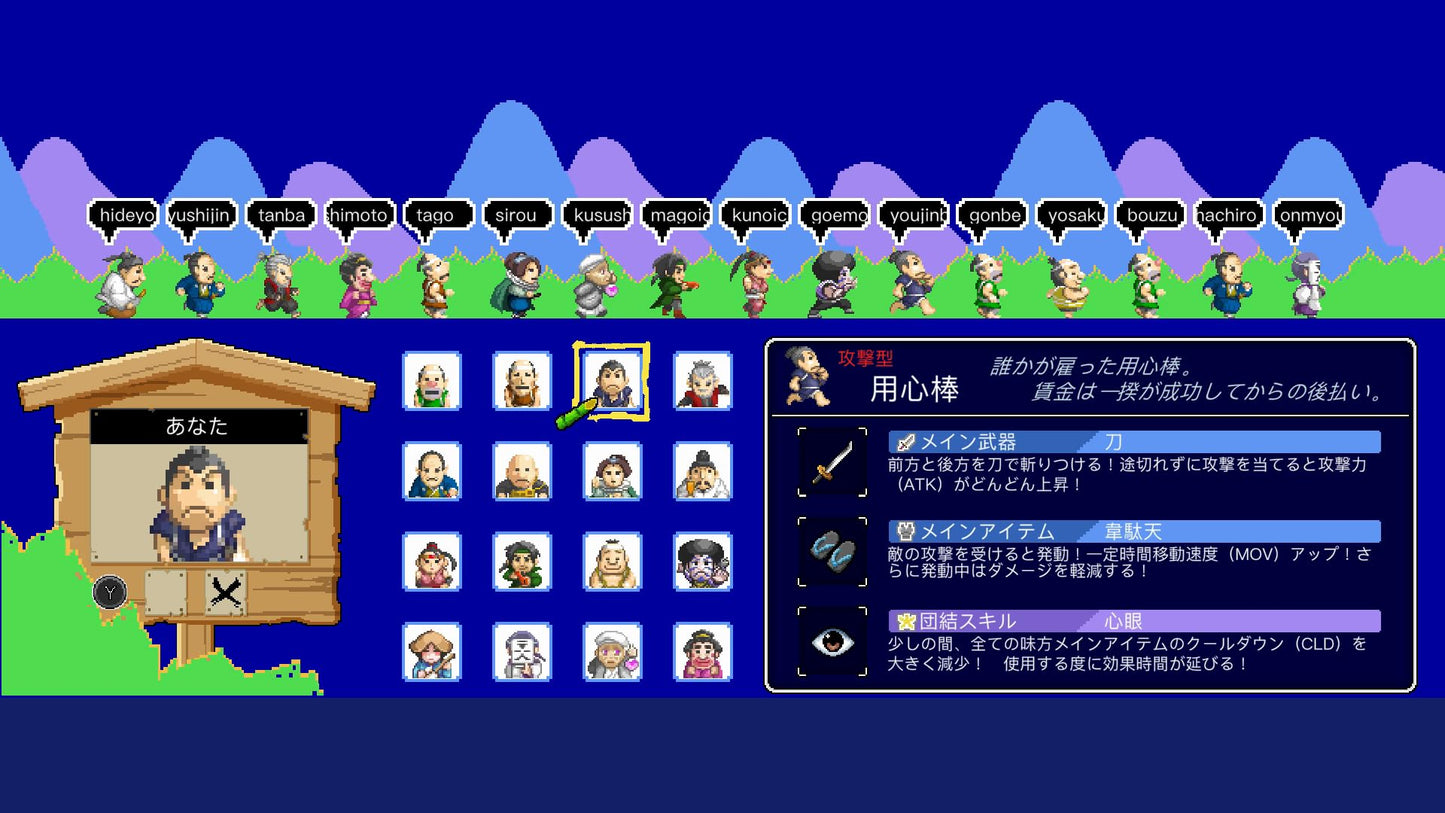
Task: Click the kunoichi name bubble
Action: click(x=758, y=212)
